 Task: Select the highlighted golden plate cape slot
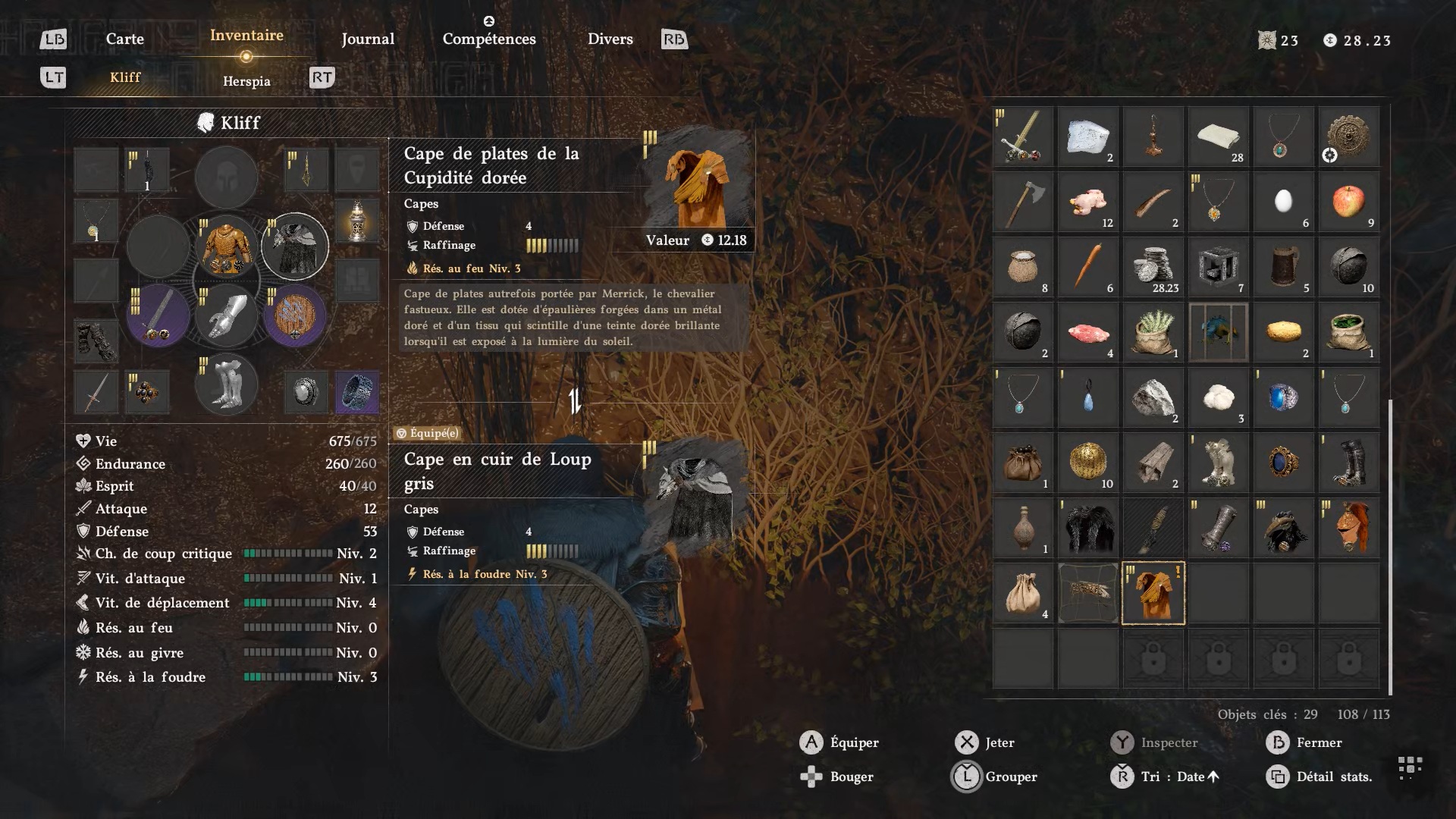[1153, 593]
